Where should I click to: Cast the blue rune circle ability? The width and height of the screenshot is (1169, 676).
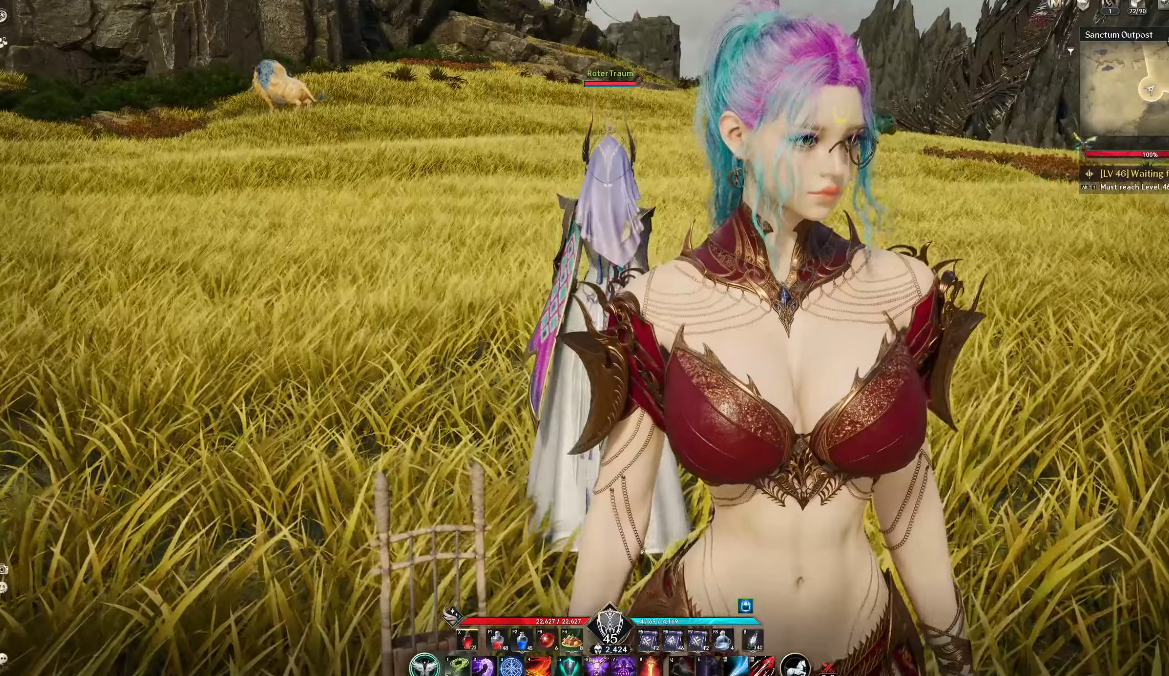coord(511,667)
